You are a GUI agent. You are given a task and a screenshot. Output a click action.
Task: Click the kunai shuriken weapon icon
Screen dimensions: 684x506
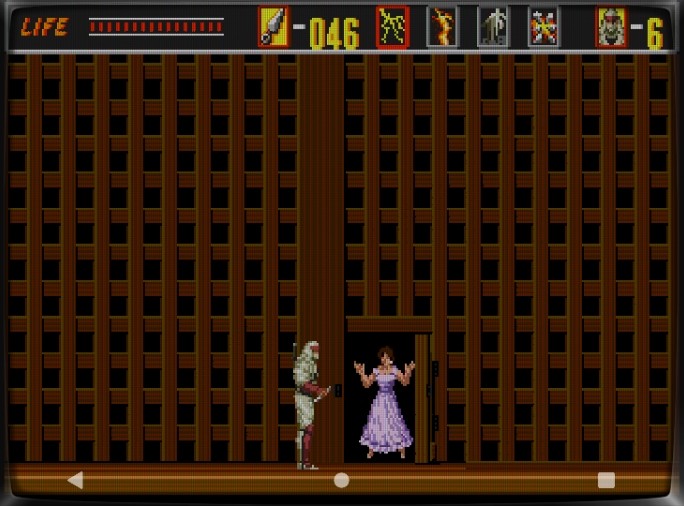click(273, 27)
